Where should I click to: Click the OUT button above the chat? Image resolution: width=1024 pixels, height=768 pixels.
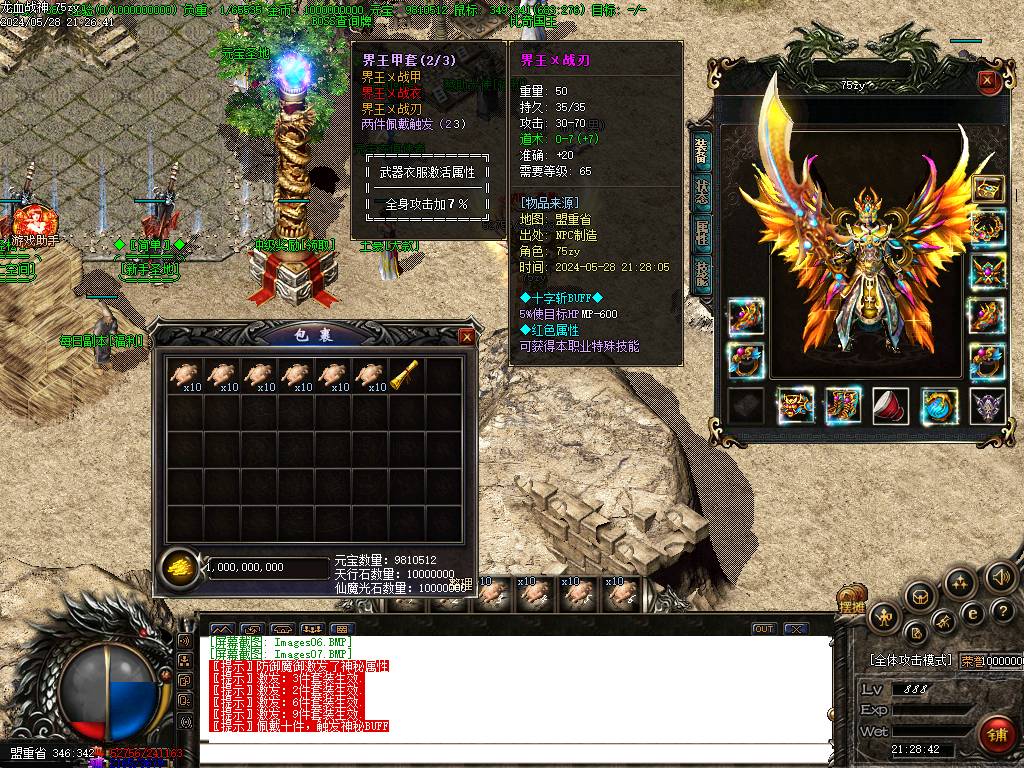point(764,629)
